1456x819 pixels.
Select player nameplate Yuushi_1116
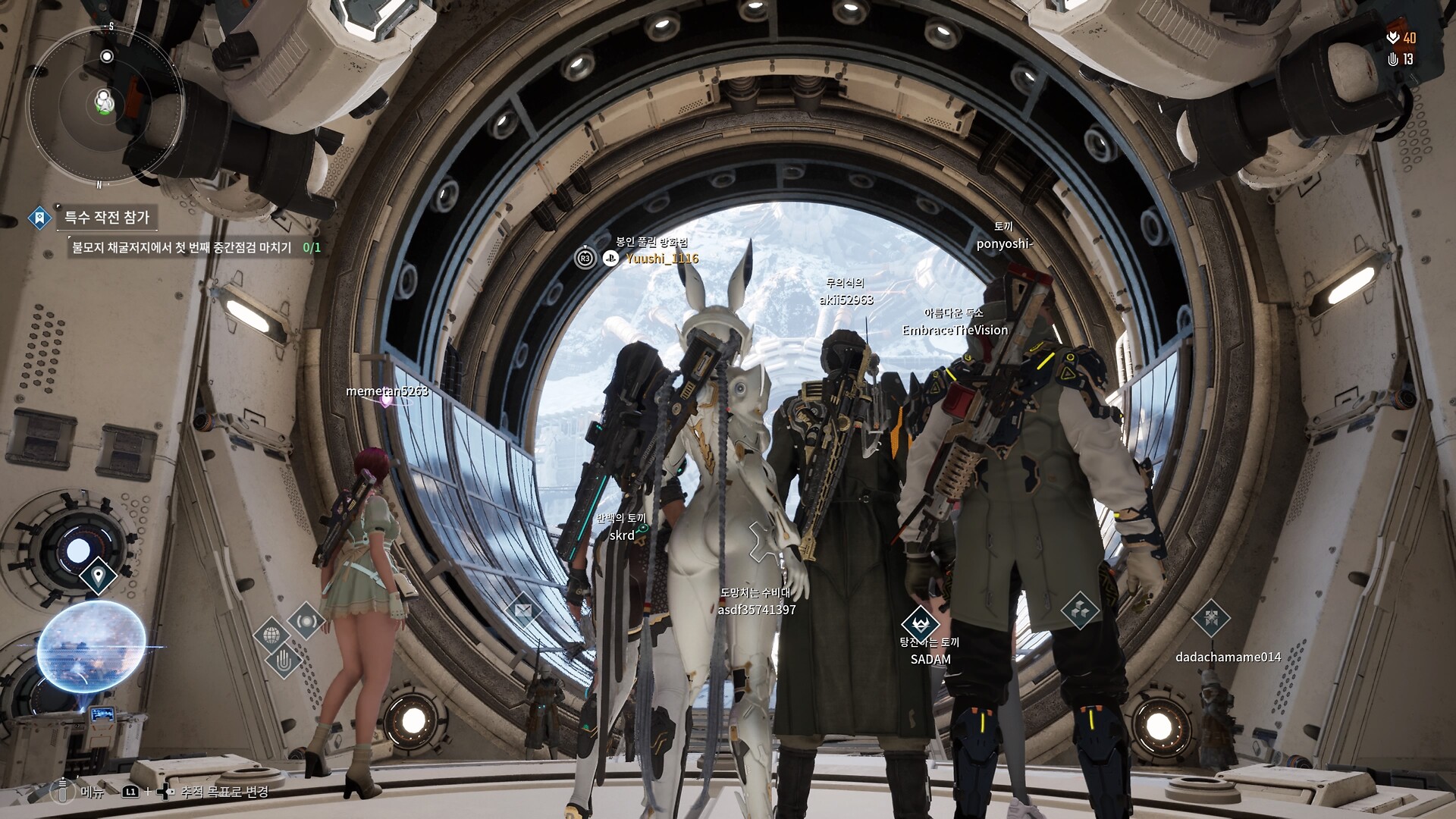tap(661, 259)
